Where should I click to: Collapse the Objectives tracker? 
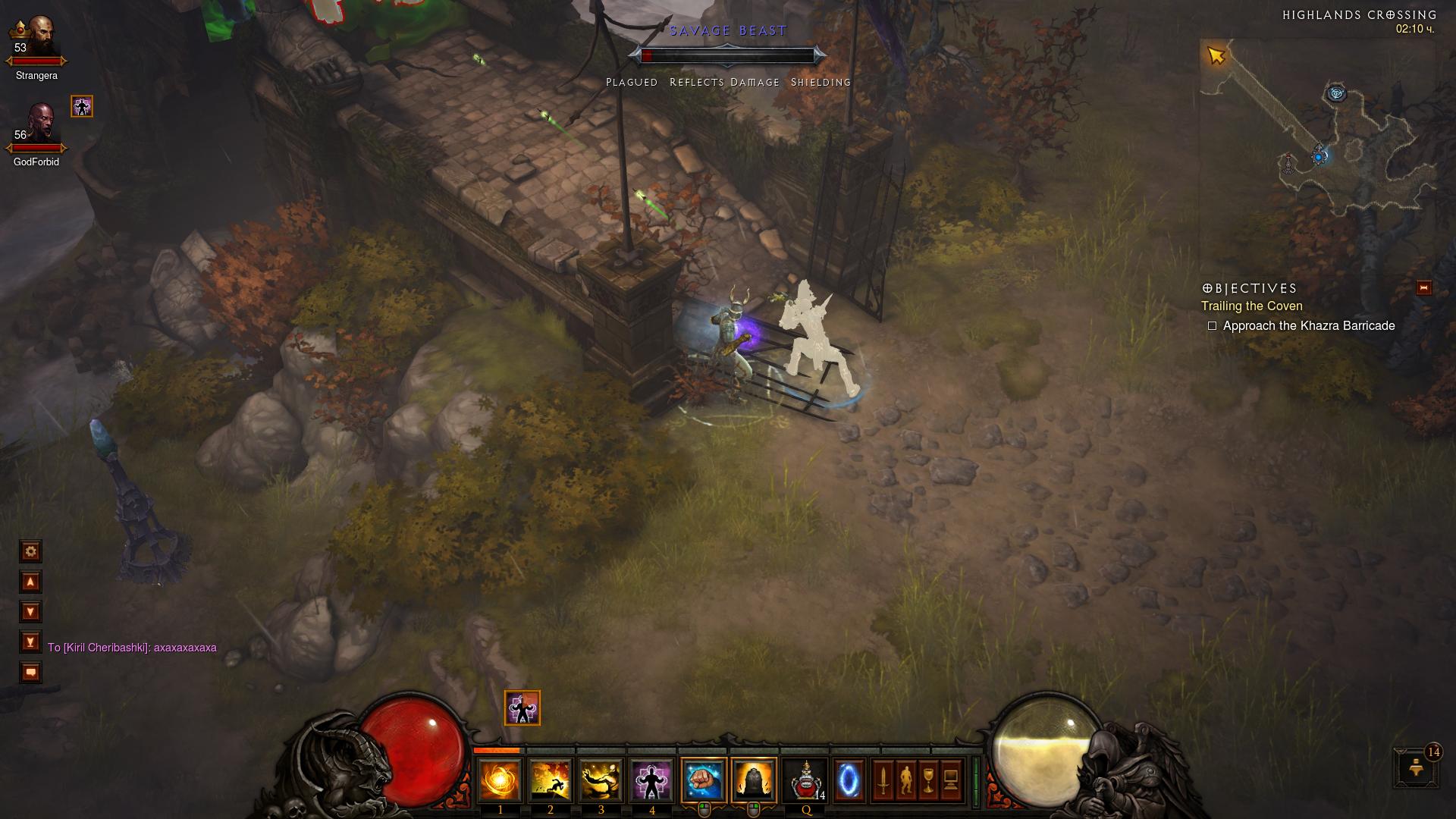coord(1423,287)
